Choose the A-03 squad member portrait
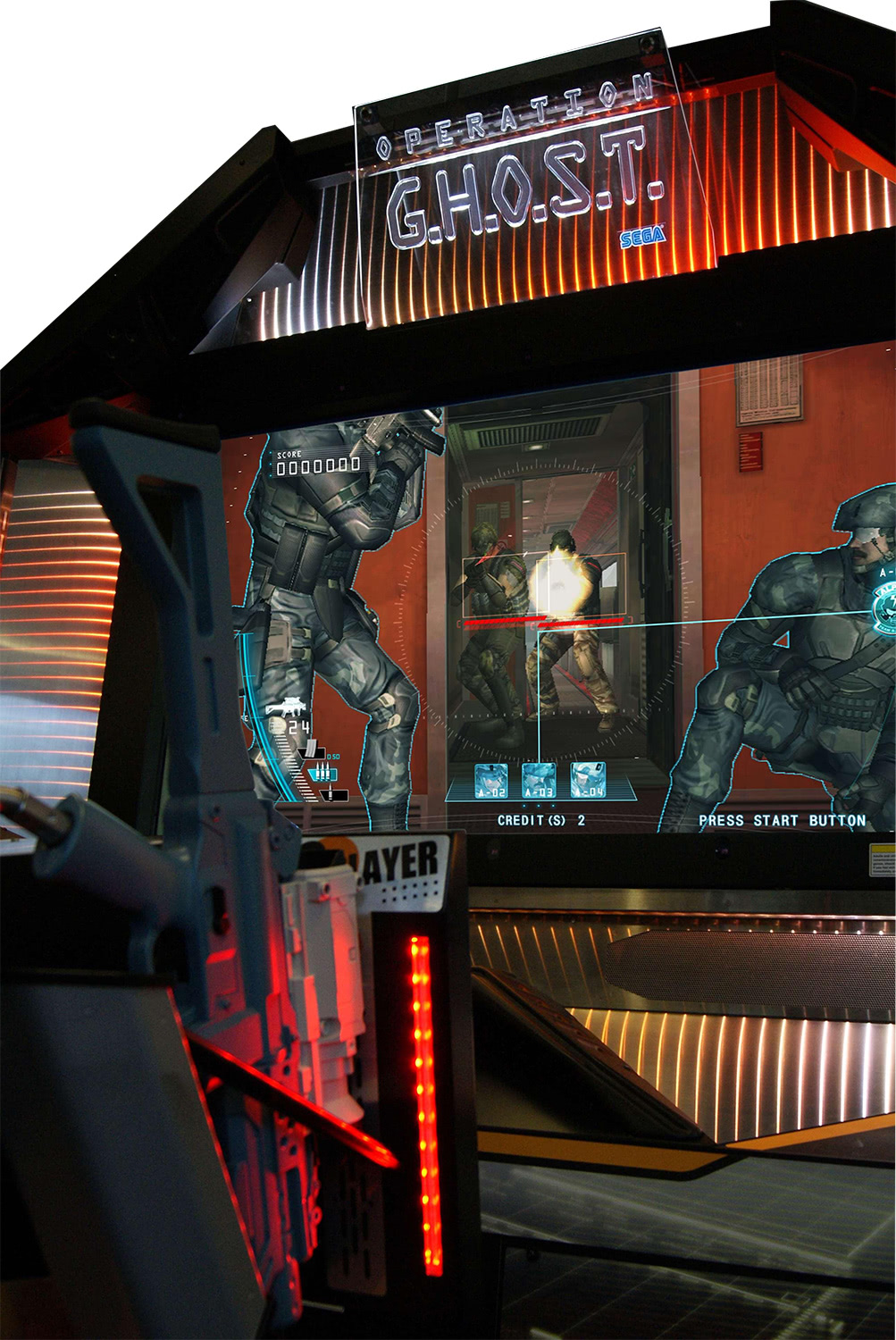 pyautogui.click(x=539, y=780)
